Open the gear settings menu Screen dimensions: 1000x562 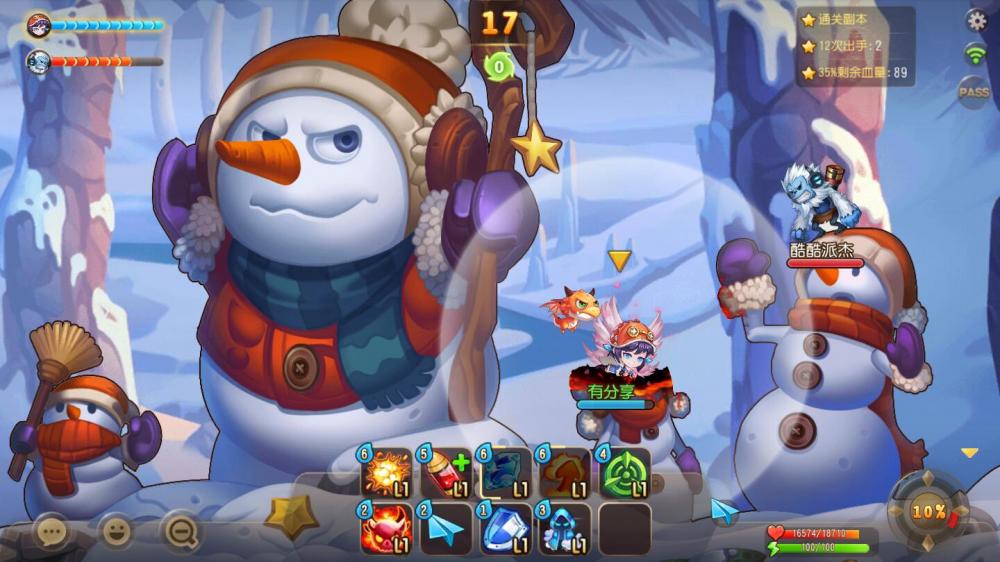tap(976, 20)
